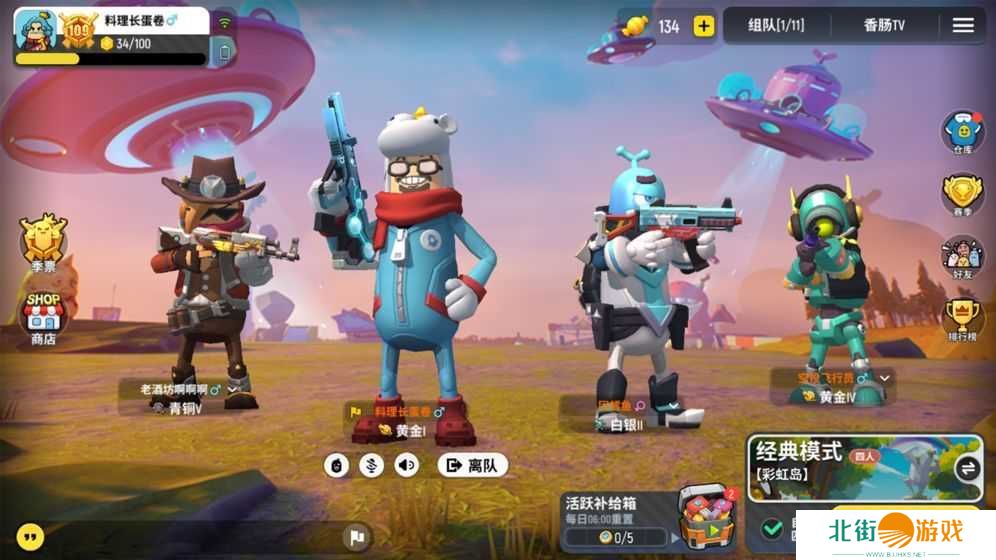Select the 经典模式 game mode panel
This screenshot has height=560, width=996.
click(x=850, y=466)
